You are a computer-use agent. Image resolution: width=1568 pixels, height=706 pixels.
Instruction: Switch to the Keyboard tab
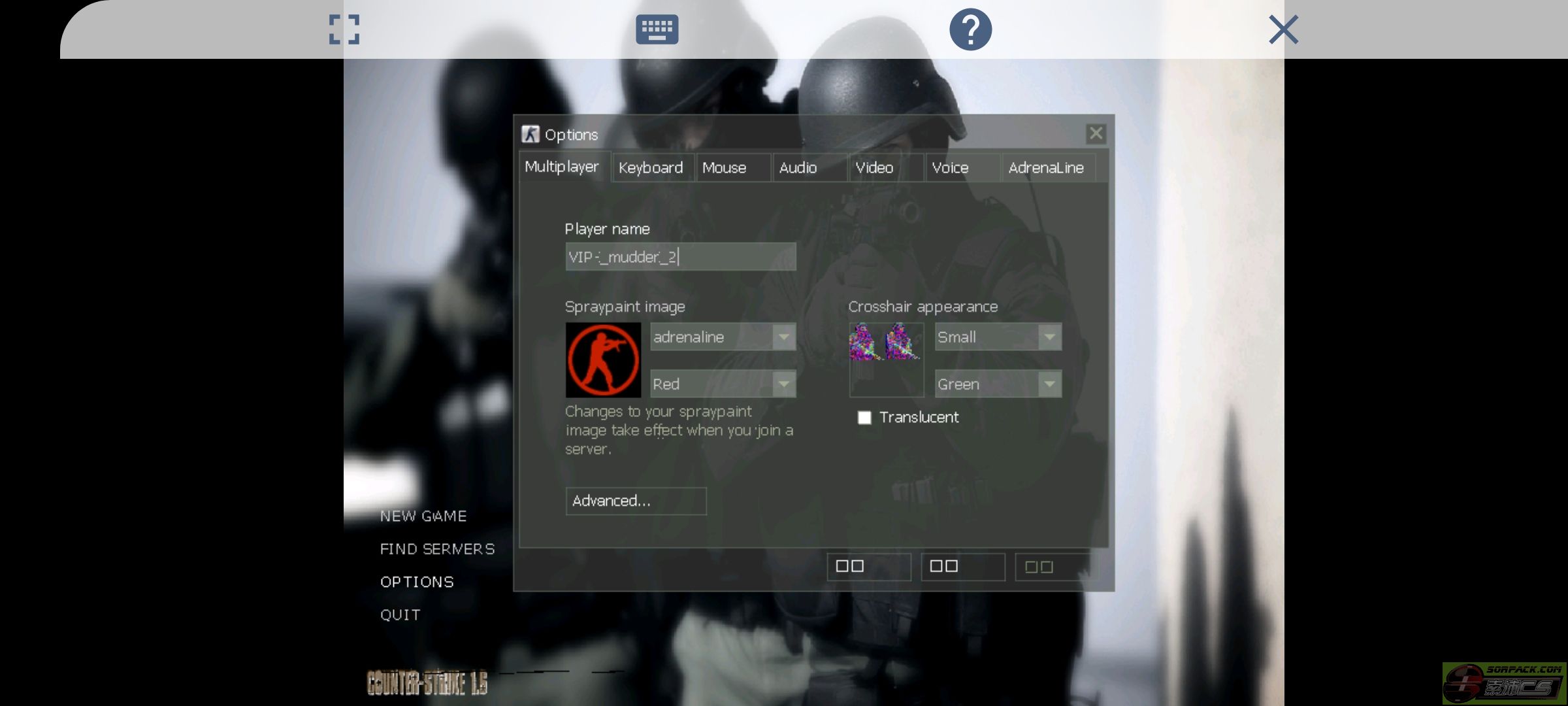coord(651,168)
